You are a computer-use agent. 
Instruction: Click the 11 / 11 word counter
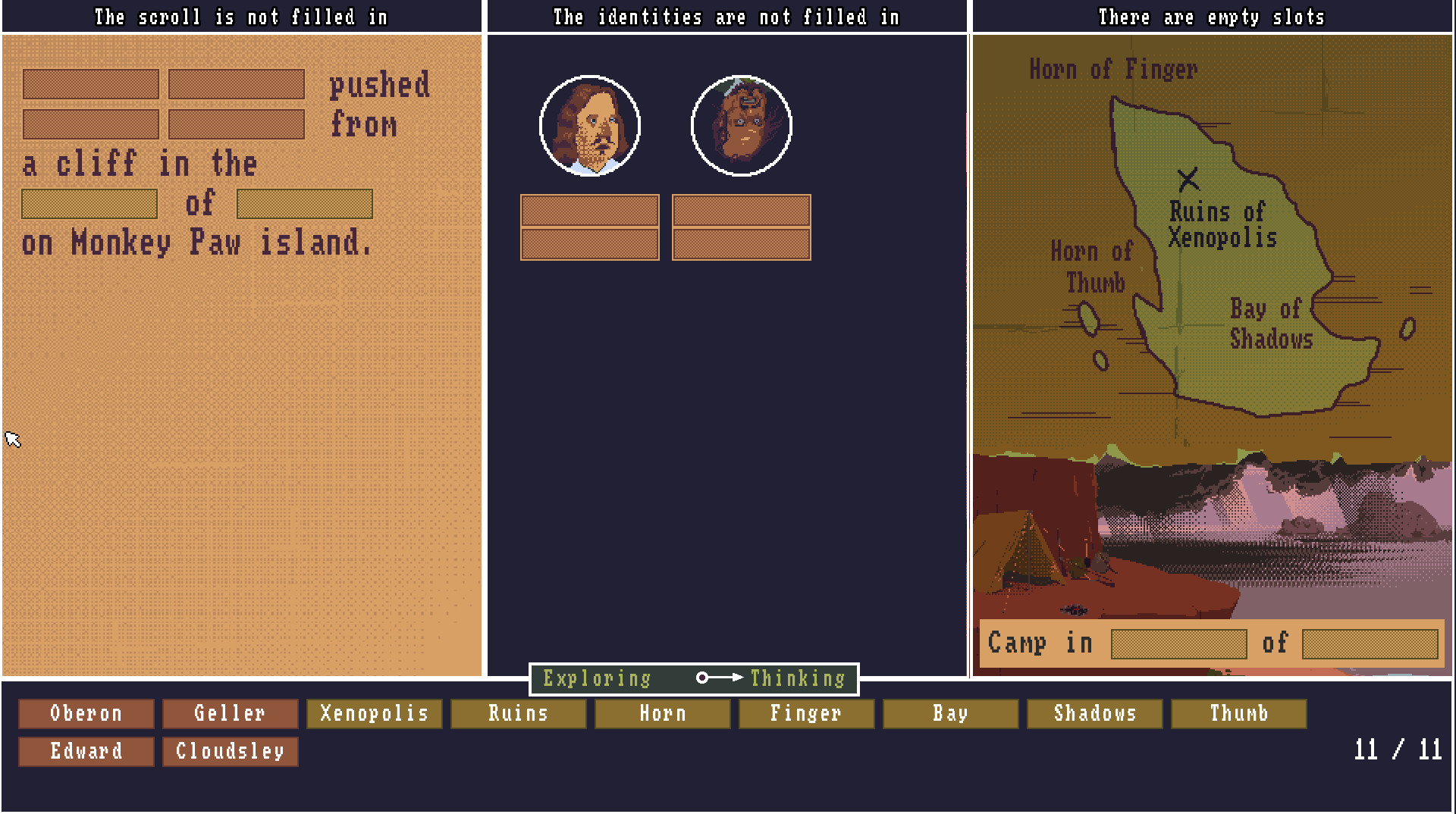pos(1398,750)
